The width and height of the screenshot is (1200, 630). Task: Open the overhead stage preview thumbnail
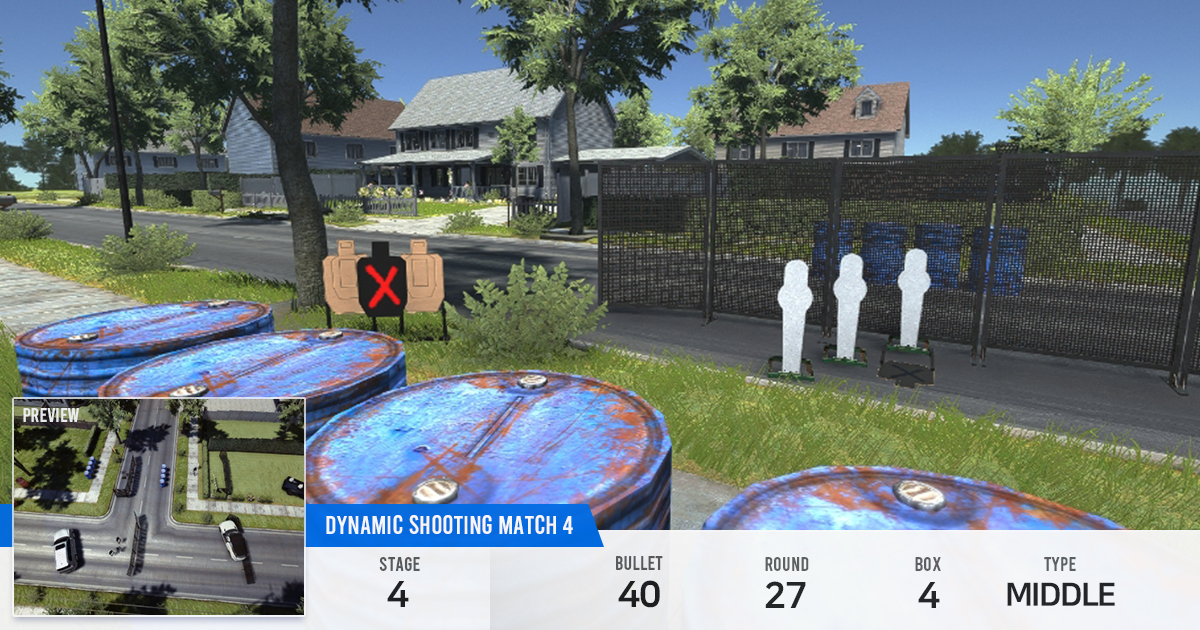tap(158, 506)
